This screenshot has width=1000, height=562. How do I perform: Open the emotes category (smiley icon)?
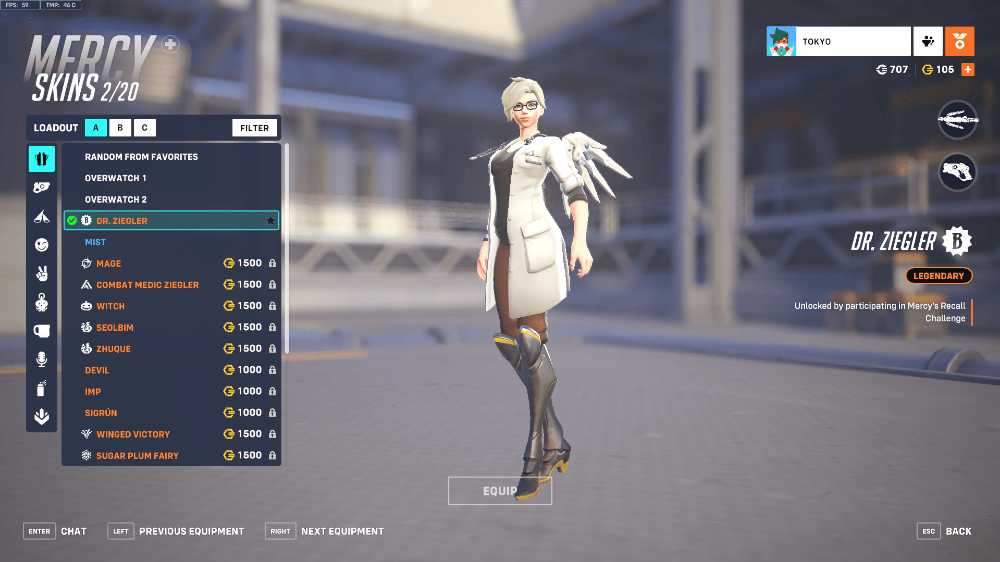41,244
